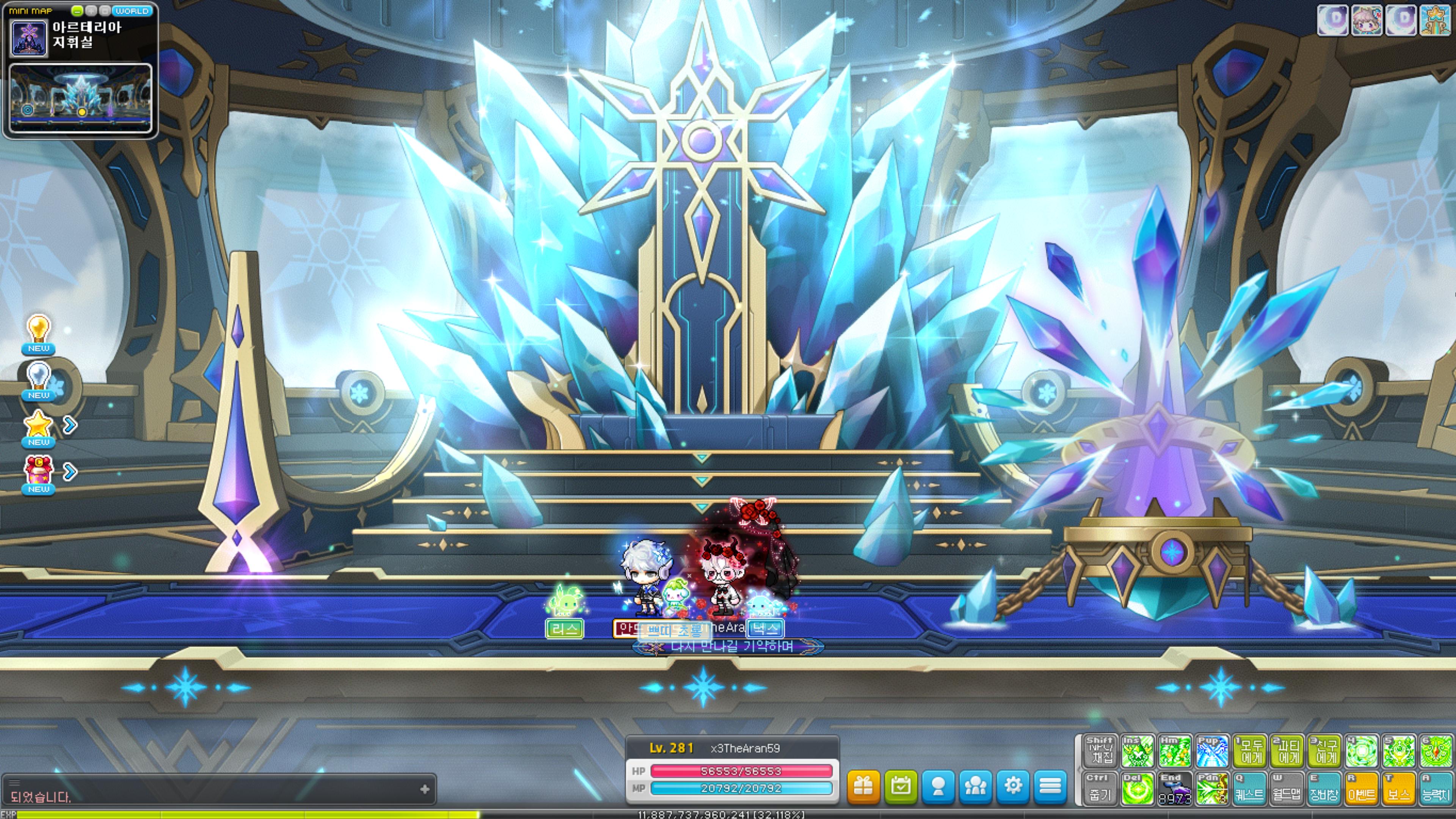Open the 퀘스트 quest shortcut slot
The height and width of the screenshot is (819, 1456).
[1249, 789]
